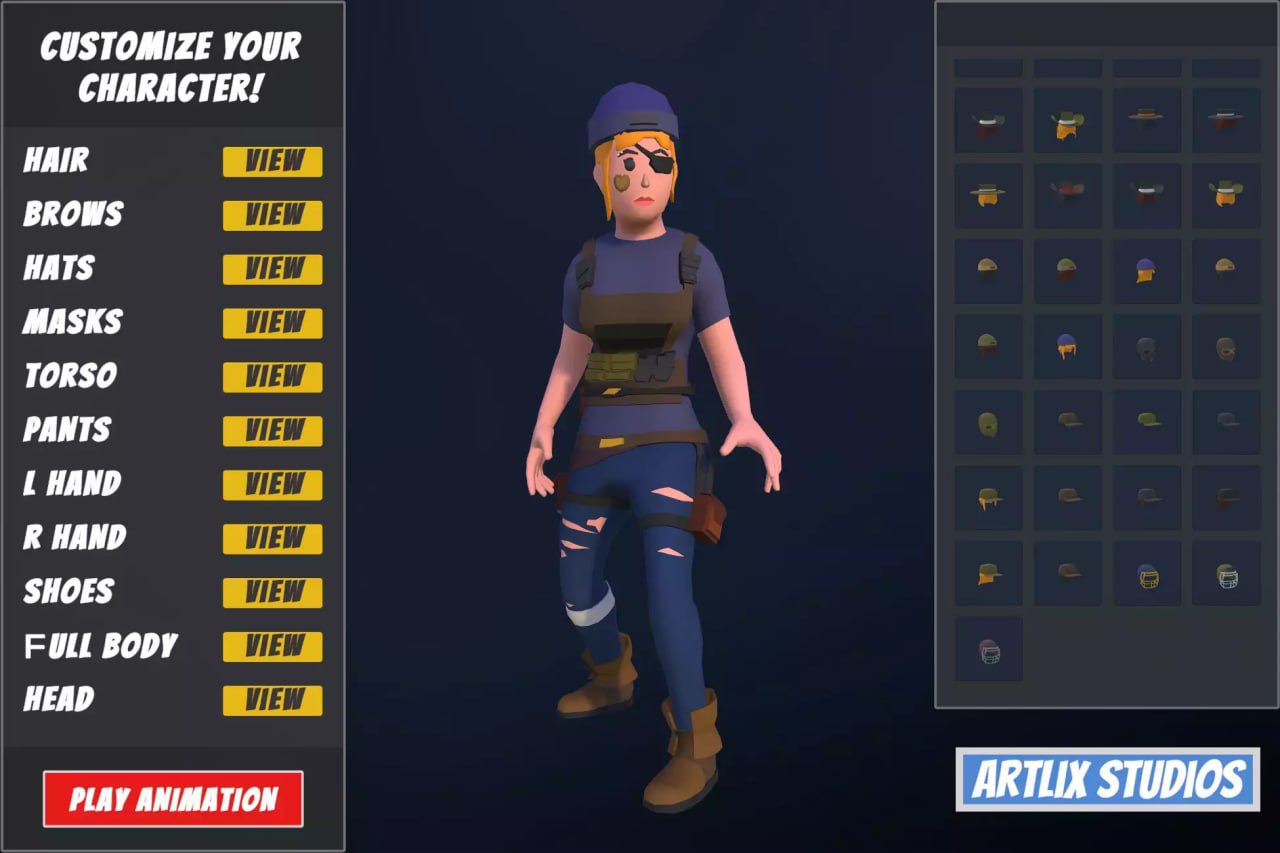The width and height of the screenshot is (1280, 853).
Task: Select the dark skull mask thumbnail
Action: click(x=1148, y=348)
